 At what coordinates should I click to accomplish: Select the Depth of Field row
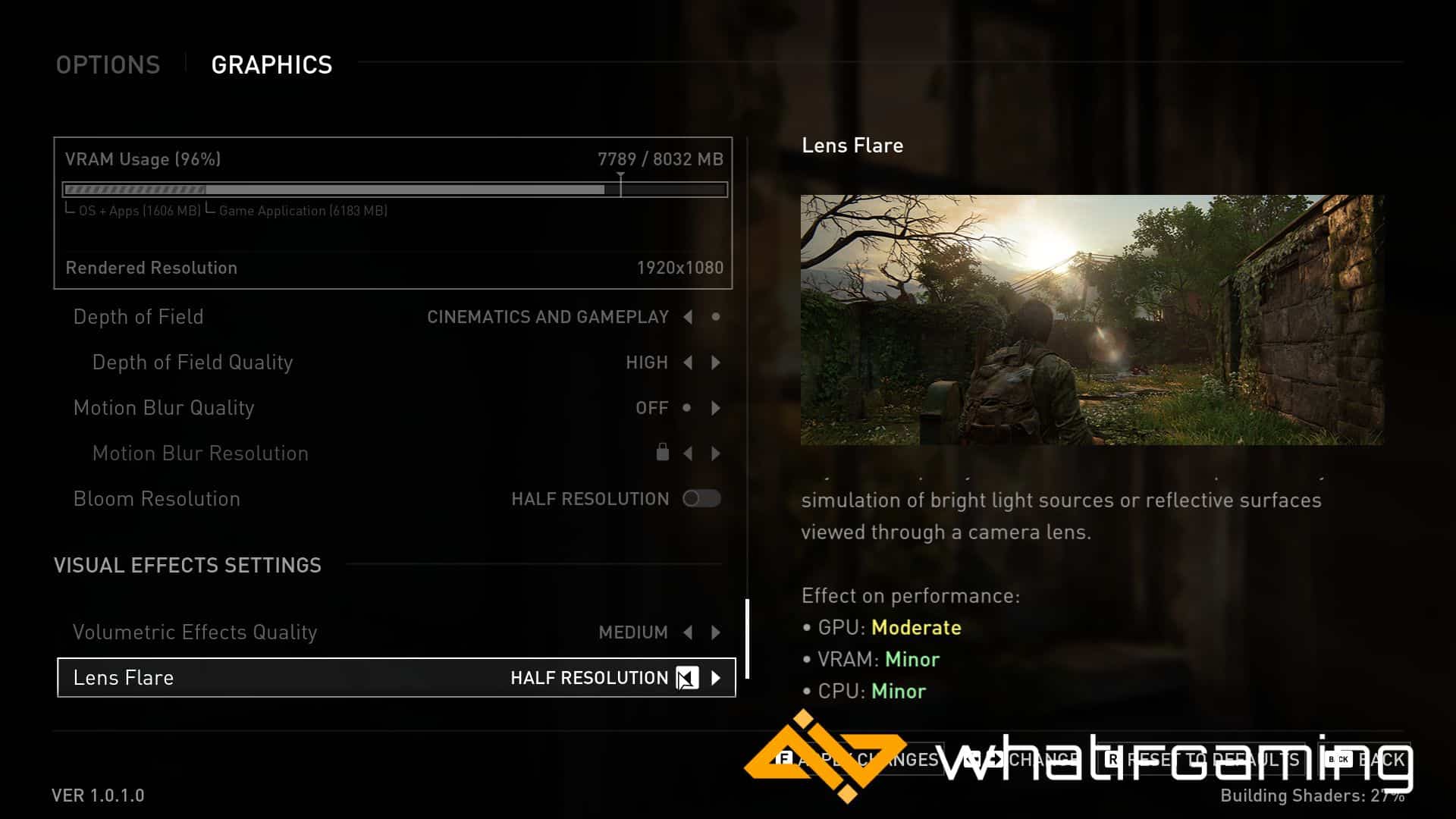[138, 317]
